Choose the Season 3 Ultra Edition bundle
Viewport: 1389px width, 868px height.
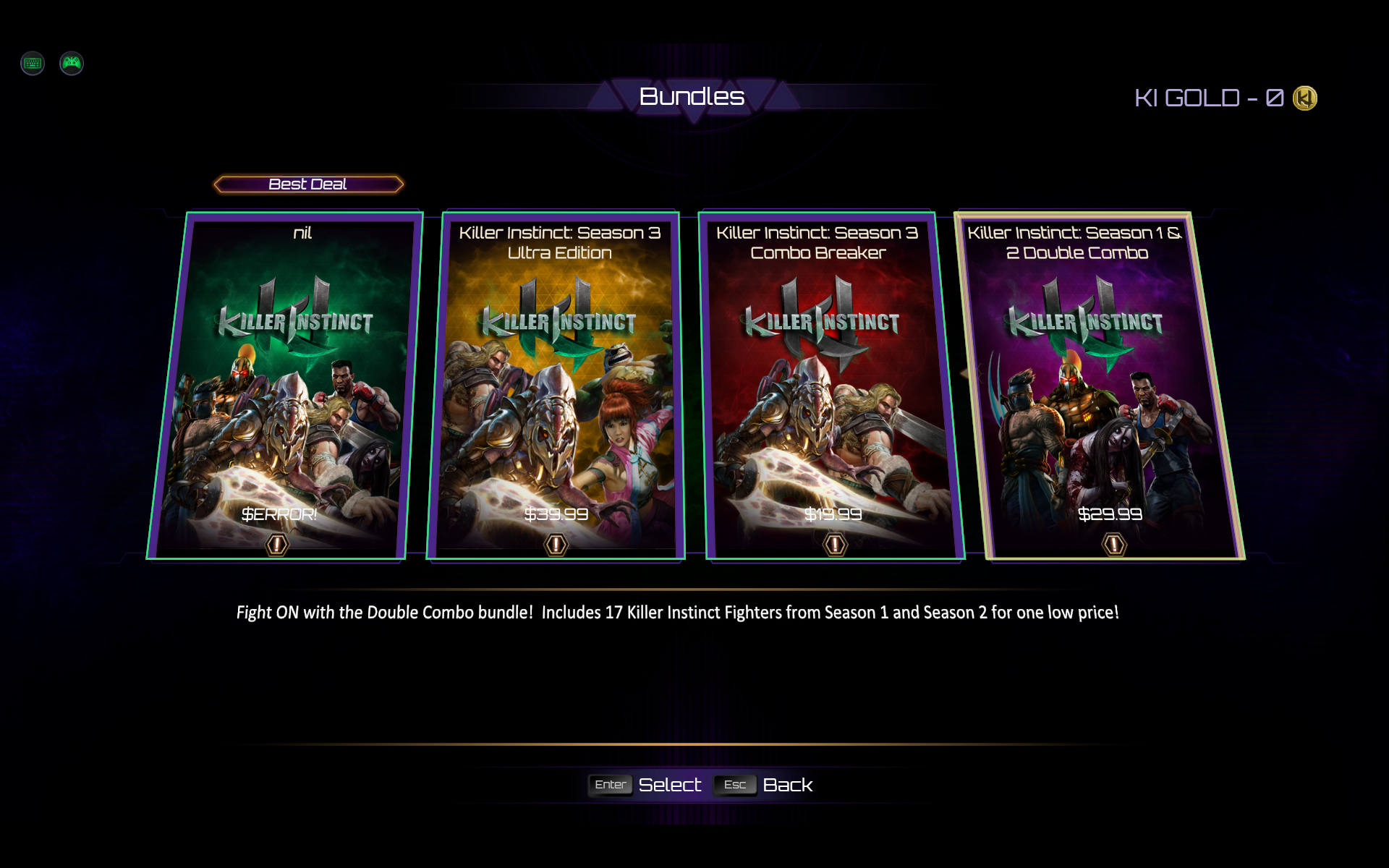pyautogui.click(x=556, y=383)
